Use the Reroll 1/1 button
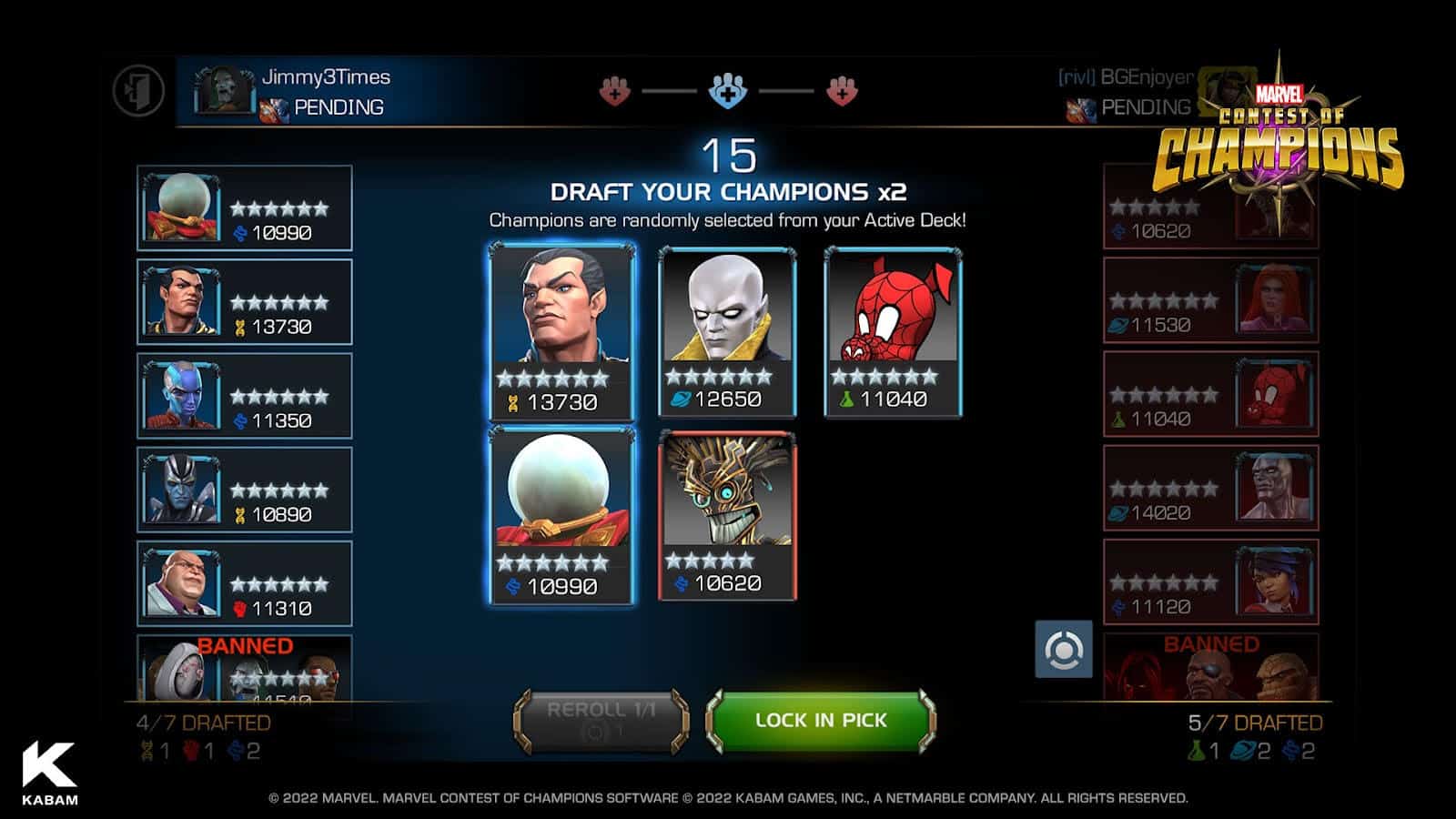1456x819 pixels. pyautogui.click(x=601, y=721)
